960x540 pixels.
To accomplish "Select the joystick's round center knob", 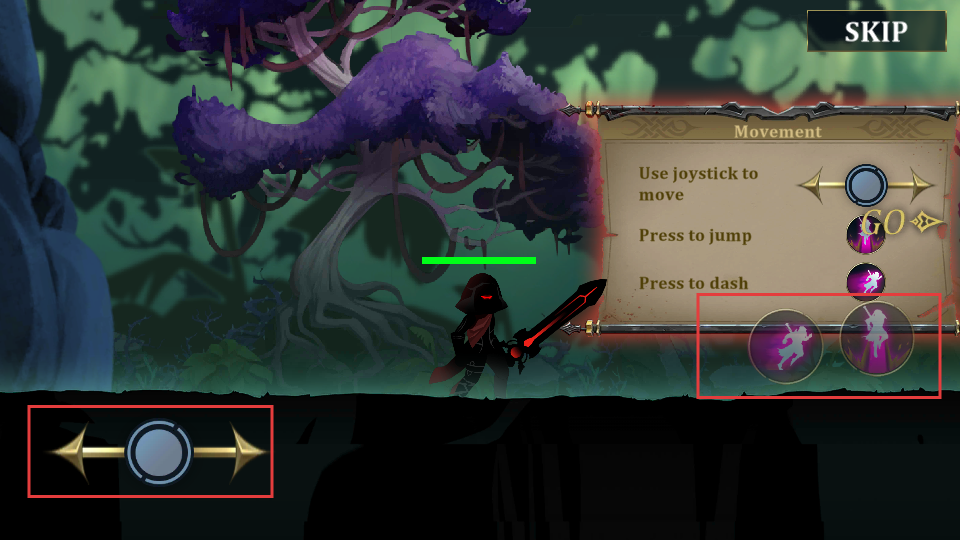I will pos(159,452).
